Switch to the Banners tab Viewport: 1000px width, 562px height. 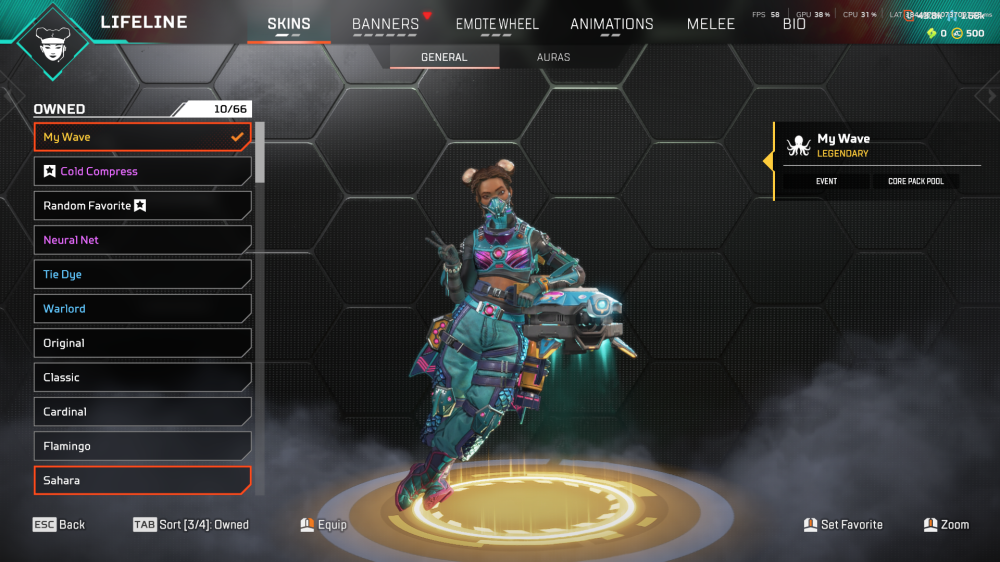(x=386, y=24)
